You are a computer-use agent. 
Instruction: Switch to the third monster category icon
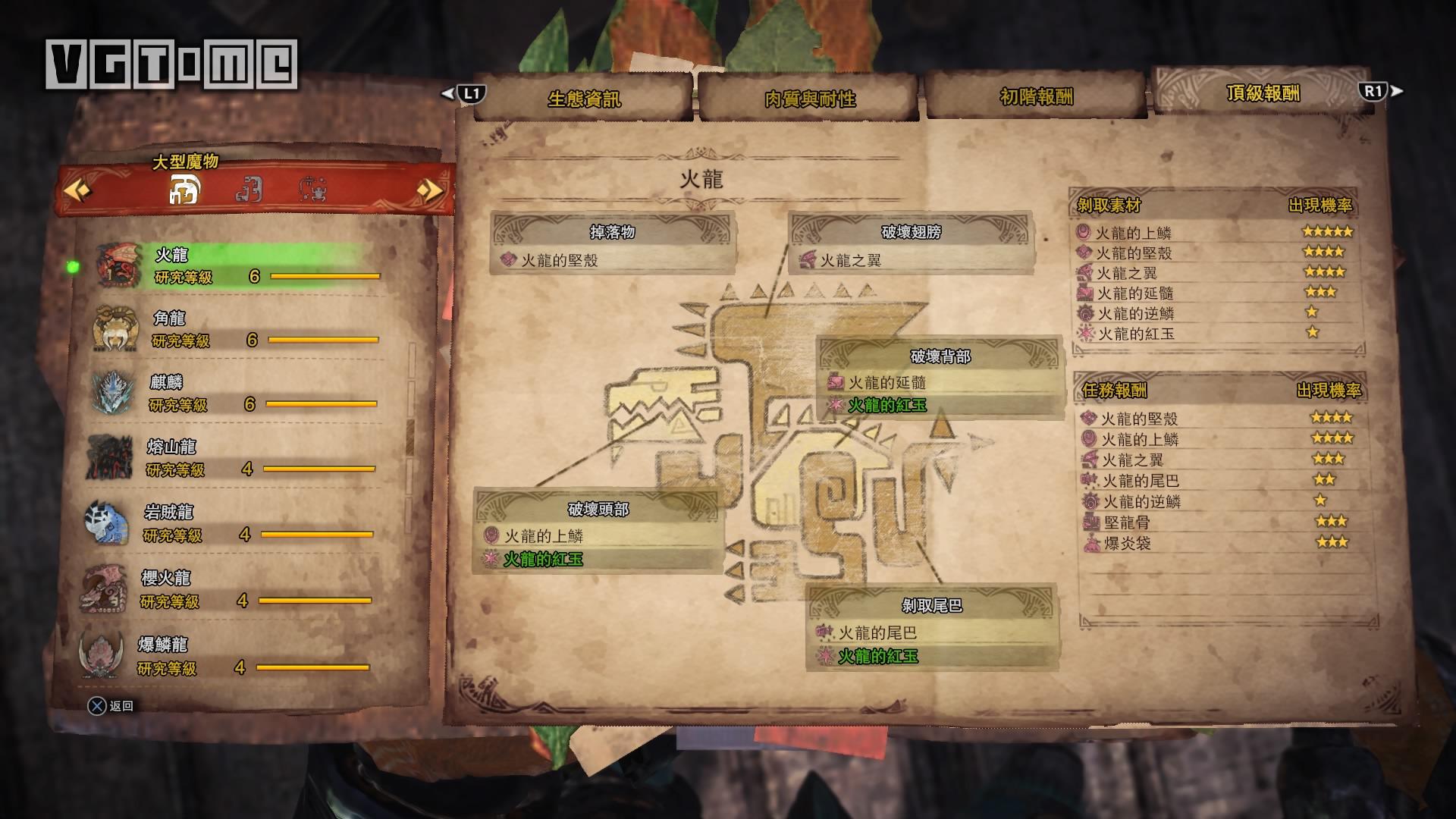pos(312,190)
